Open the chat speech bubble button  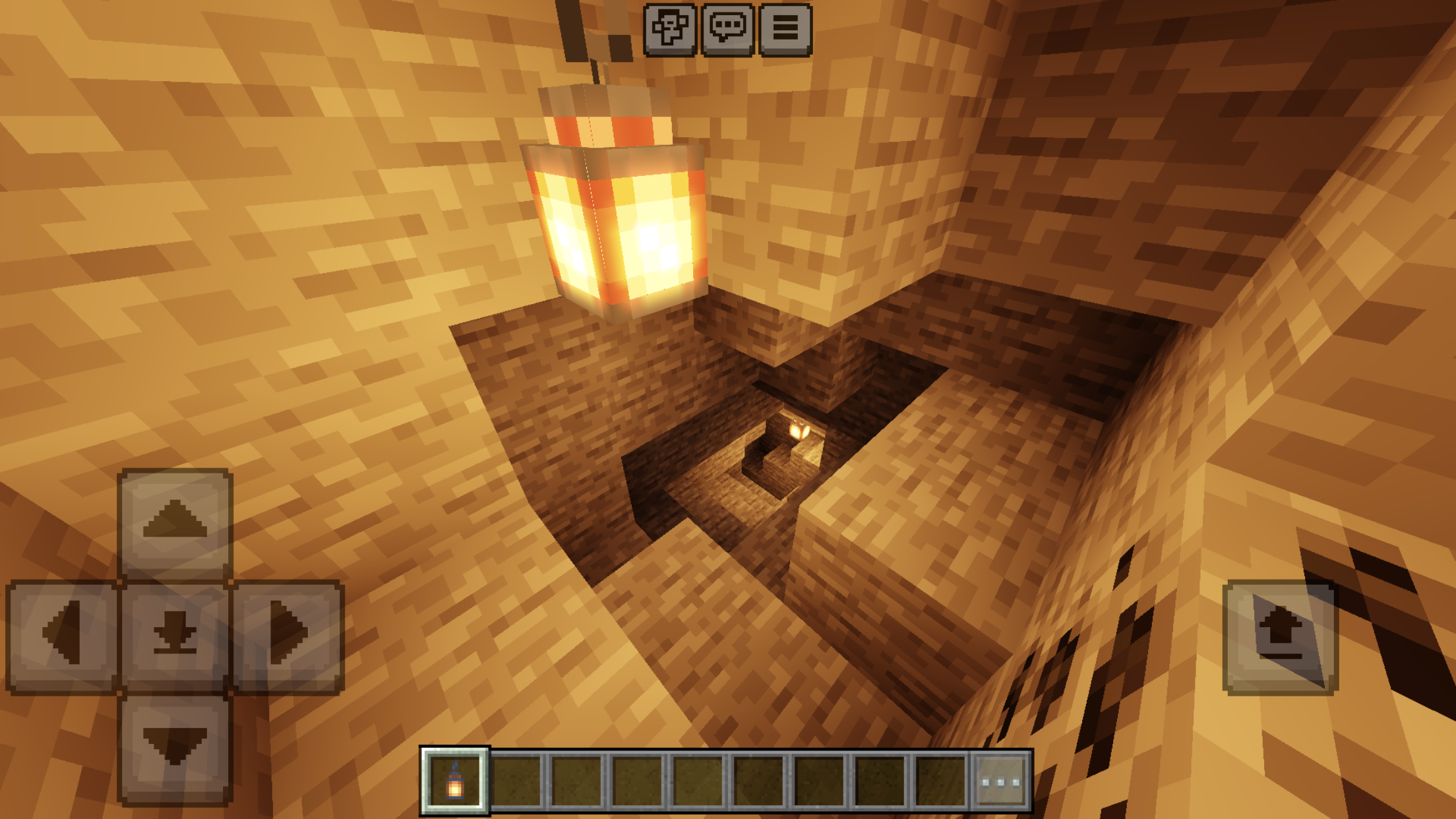tap(727, 30)
